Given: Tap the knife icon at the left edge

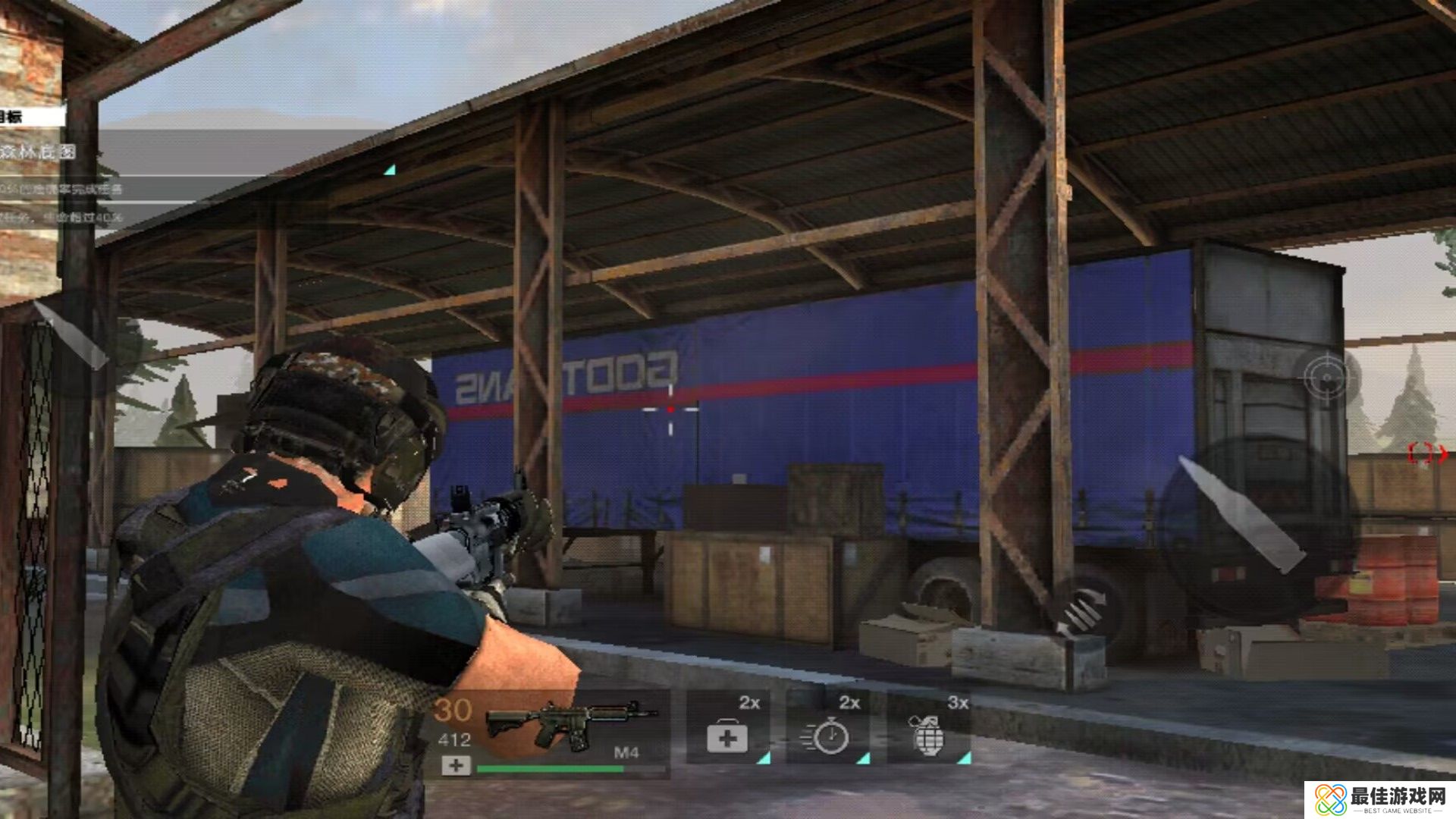Looking at the screenshot, I should [72, 334].
